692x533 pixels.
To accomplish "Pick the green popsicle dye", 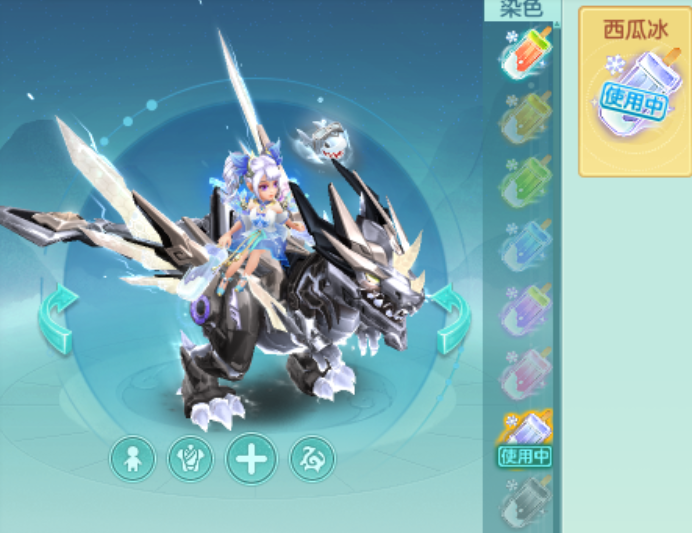I will point(525,181).
